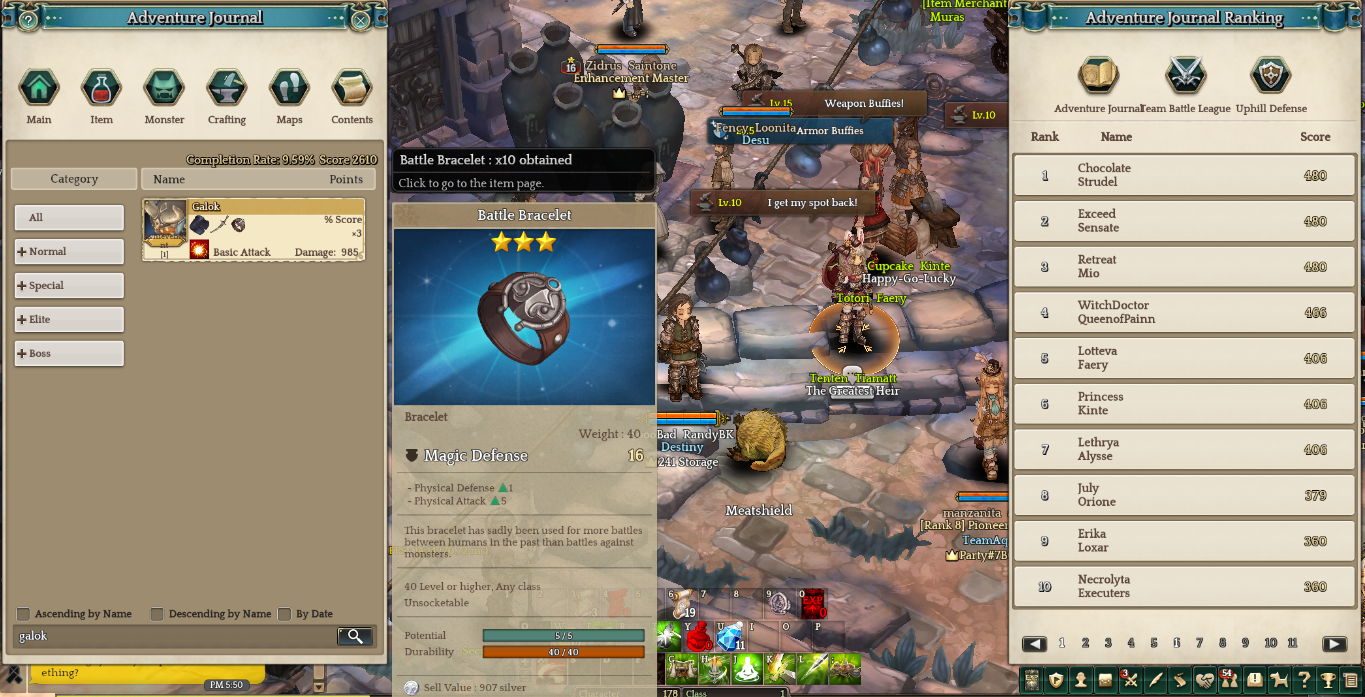This screenshot has width=1365, height=697.
Task: Go to the next ranking page arrow
Action: pos(1334,644)
